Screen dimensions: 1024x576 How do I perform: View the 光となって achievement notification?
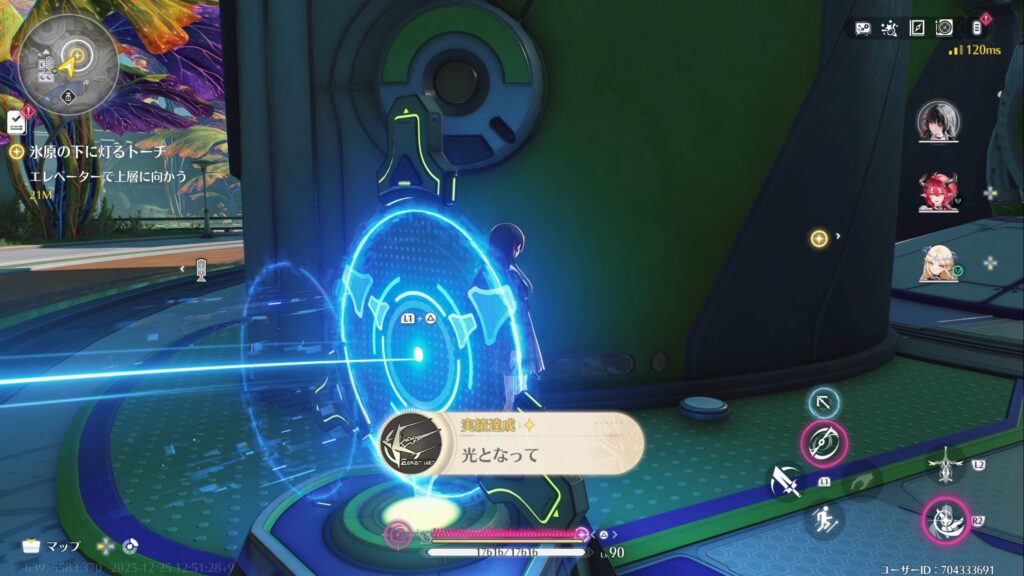click(x=510, y=443)
